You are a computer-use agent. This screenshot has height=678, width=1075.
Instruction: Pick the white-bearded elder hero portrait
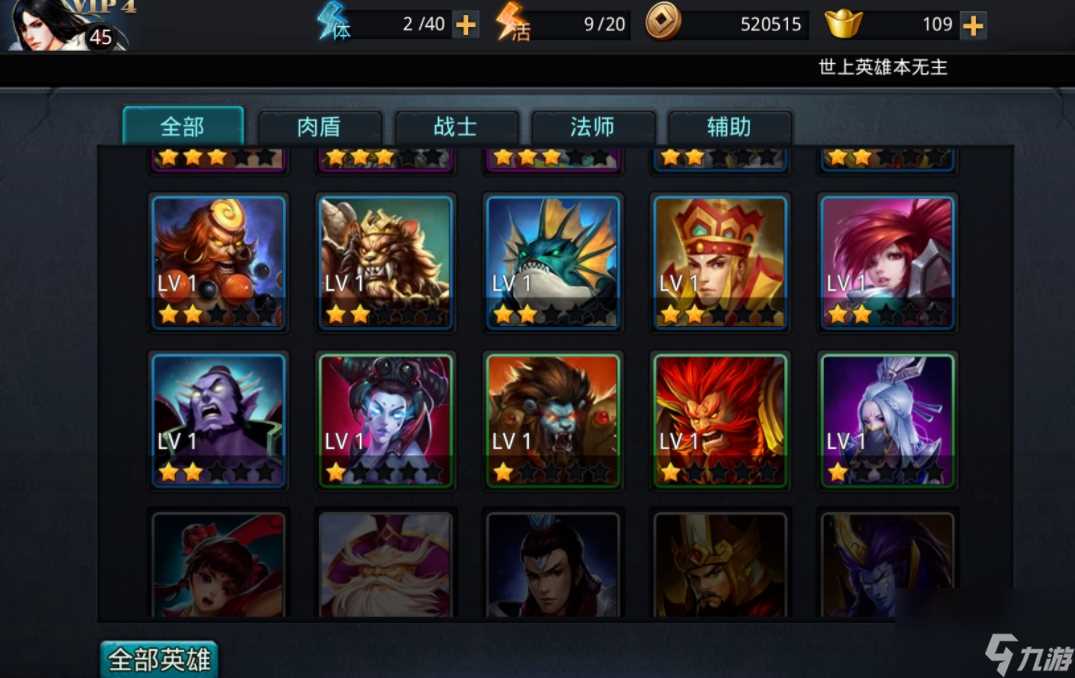click(x=386, y=563)
